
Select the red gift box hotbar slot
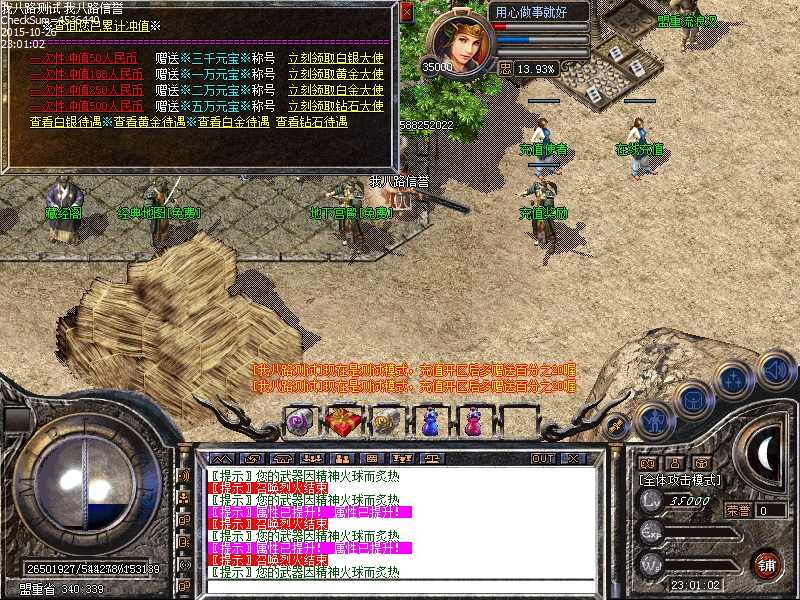pos(342,422)
